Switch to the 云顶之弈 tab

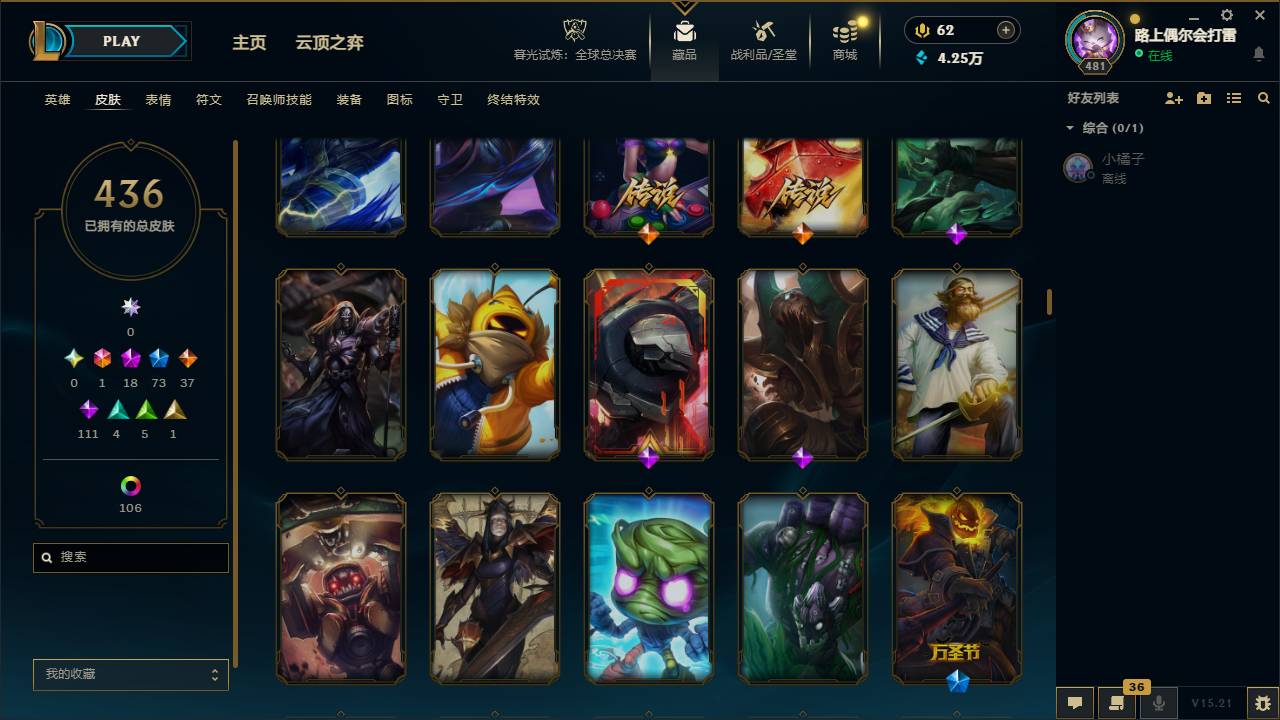click(x=330, y=43)
